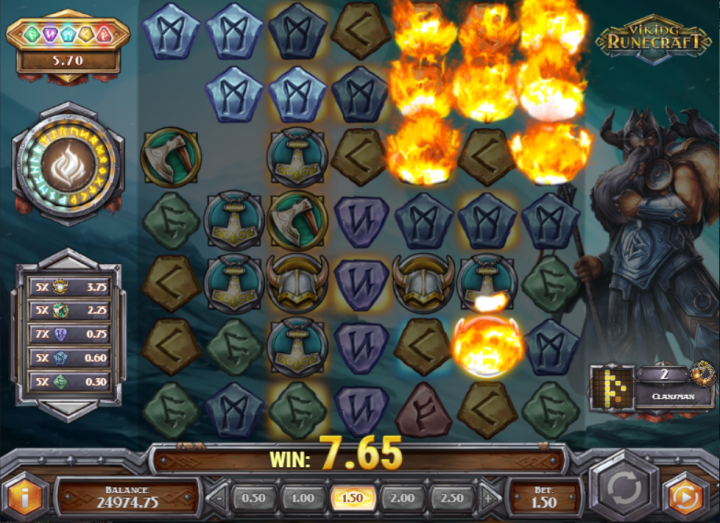Viewport: 720px width, 523px height.
Task: Increase bet with the plus arrow
Action: (485, 497)
